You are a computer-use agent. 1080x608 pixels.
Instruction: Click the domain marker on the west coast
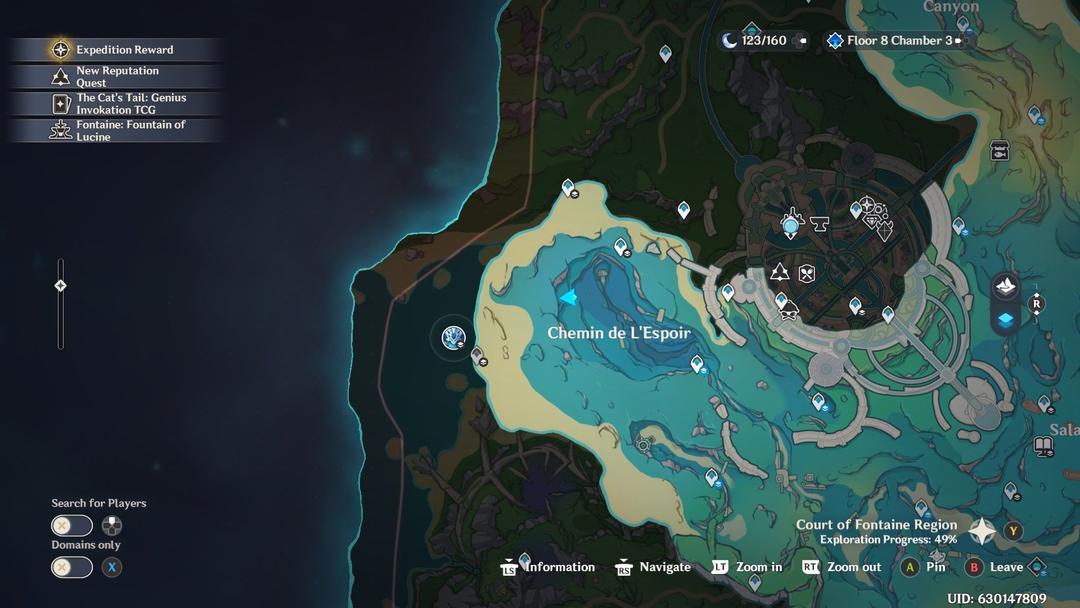coord(453,338)
